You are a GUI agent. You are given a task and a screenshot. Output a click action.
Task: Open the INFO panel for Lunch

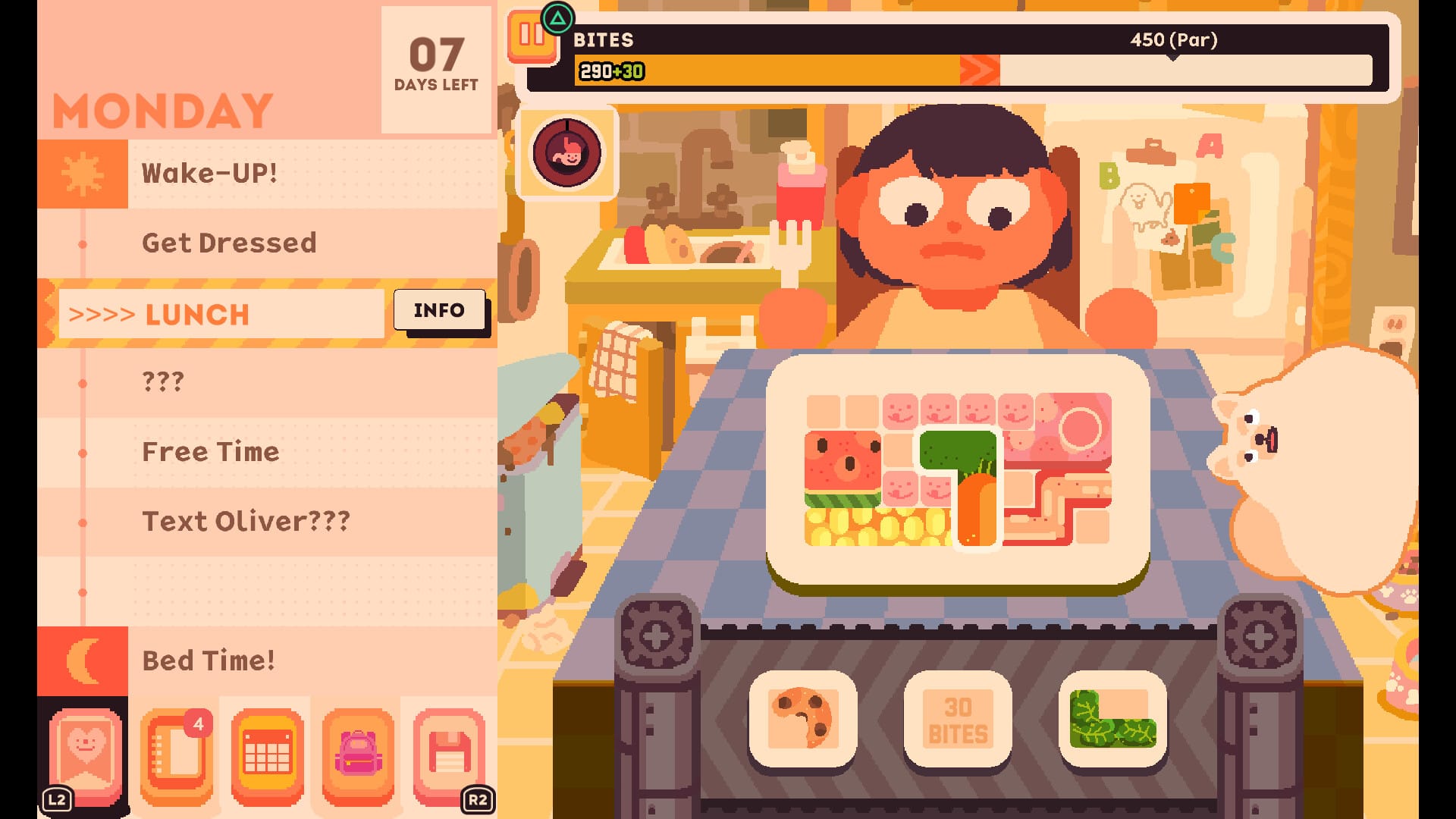point(440,309)
